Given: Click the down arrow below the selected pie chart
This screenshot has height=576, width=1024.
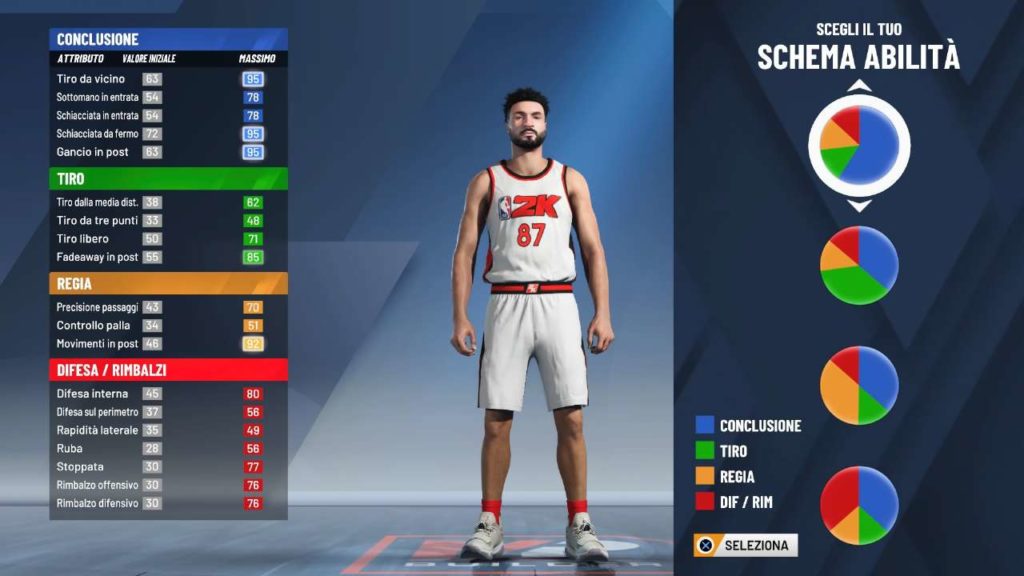Looking at the screenshot, I should pyautogui.click(x=859, y=206).
